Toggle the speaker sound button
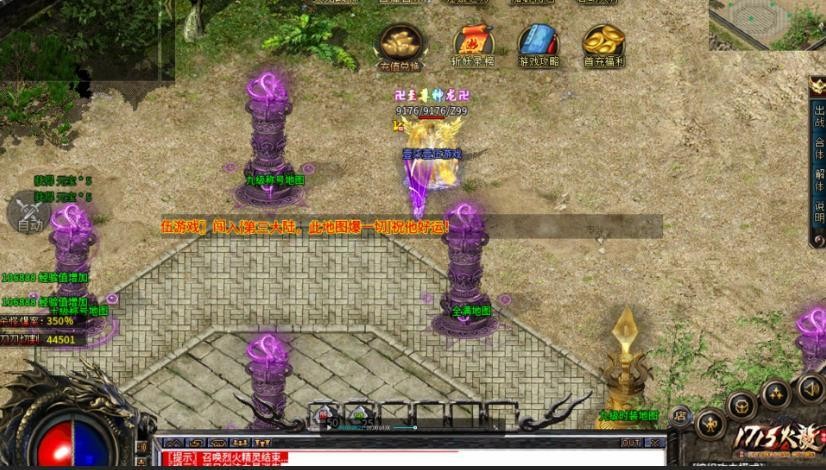The height and width of the screenshot is (470, 826). click(808, 388)
